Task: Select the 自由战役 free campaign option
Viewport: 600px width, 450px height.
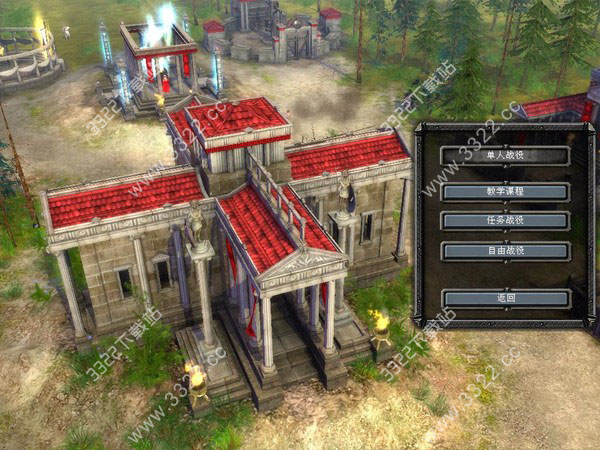Action: point(505,251)
